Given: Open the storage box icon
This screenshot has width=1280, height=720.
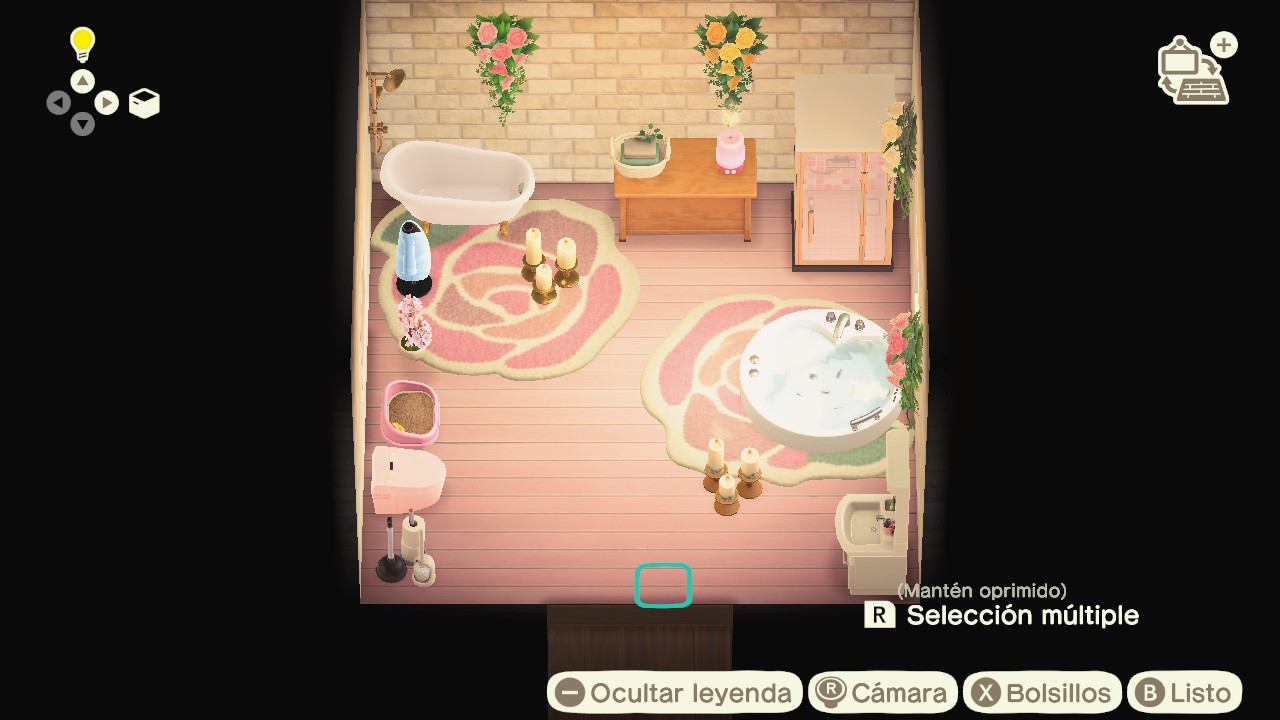Looking at the screenshot, I should [143, 102].
